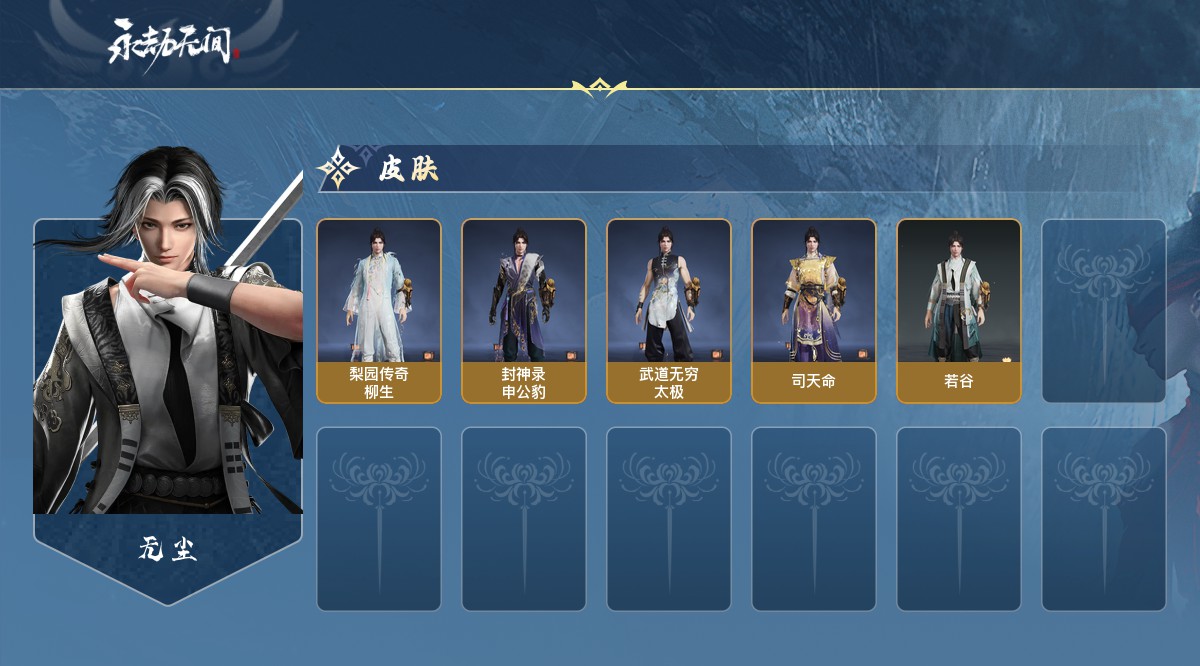This screenshot has width=1200, height=666.
Task: Pick the 司天命 skin card
Action: point(814,310)
